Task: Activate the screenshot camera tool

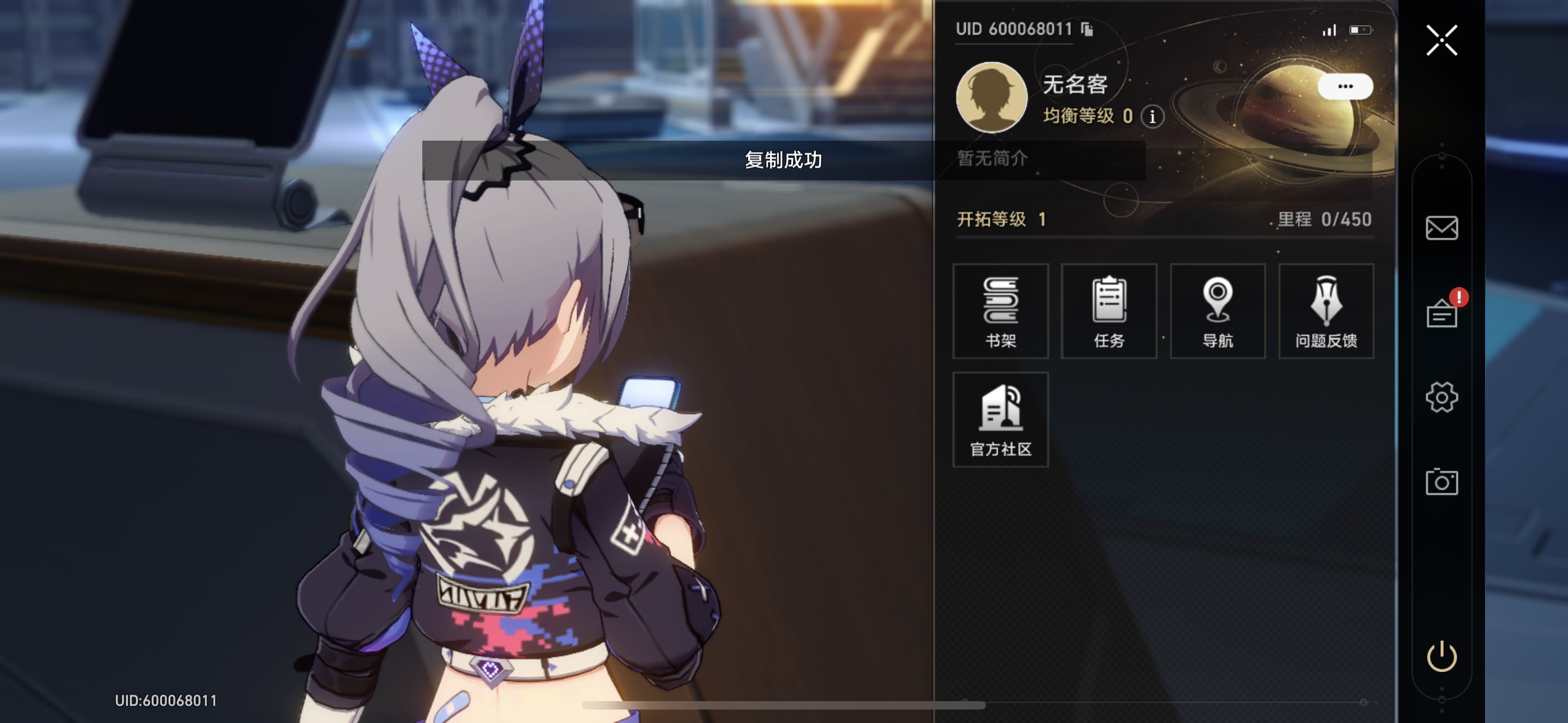Action: (1441, 481)
